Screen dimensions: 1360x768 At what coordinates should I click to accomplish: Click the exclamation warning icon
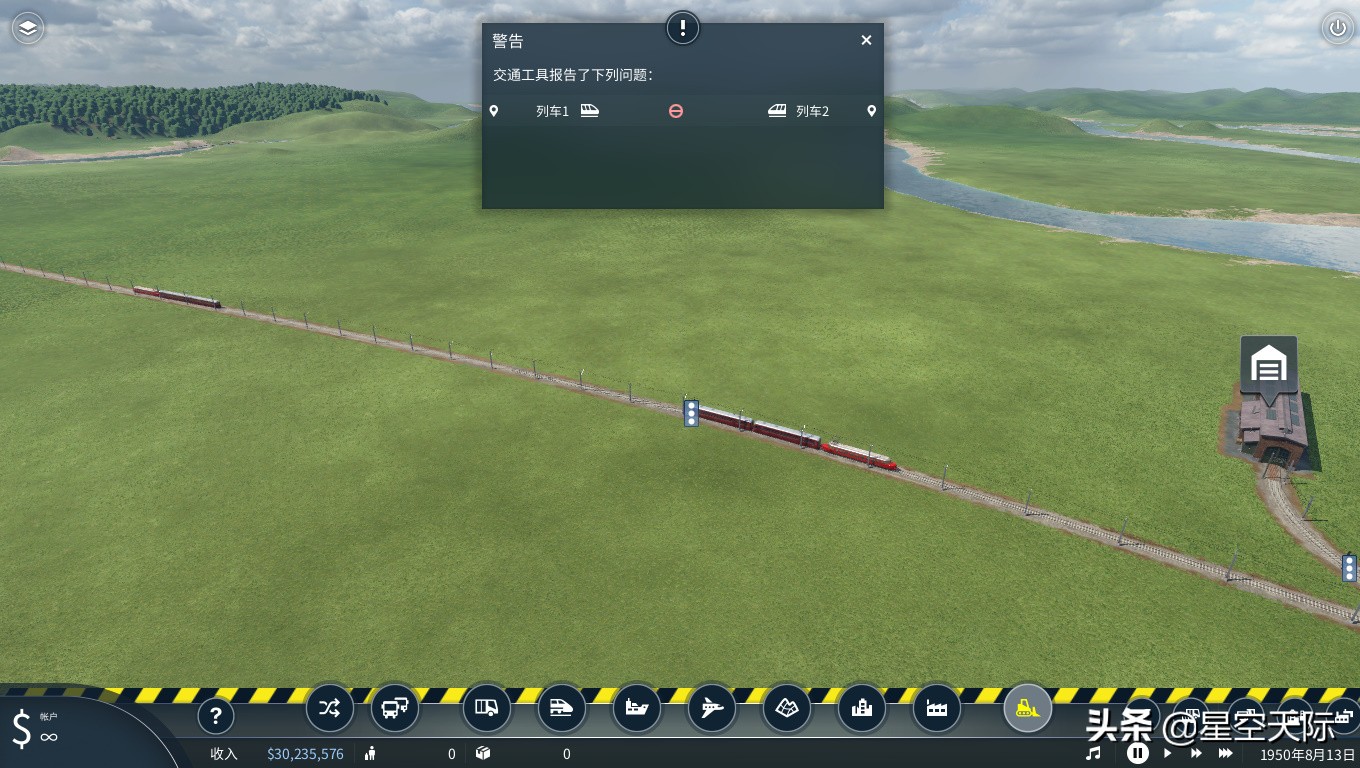[683, 27]
